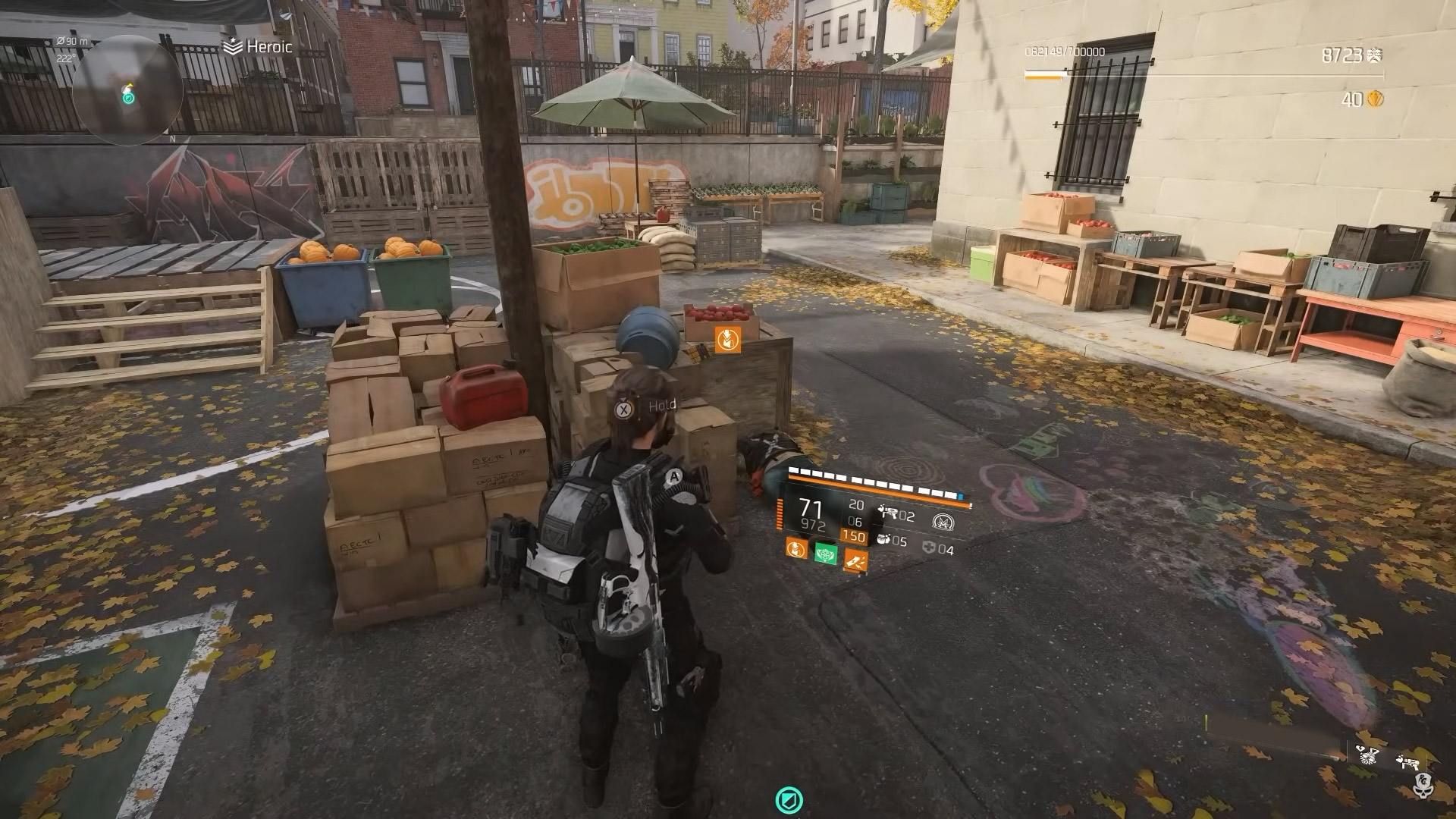Click the highlighted 150 skill charge counter

[x=854, y=535]
